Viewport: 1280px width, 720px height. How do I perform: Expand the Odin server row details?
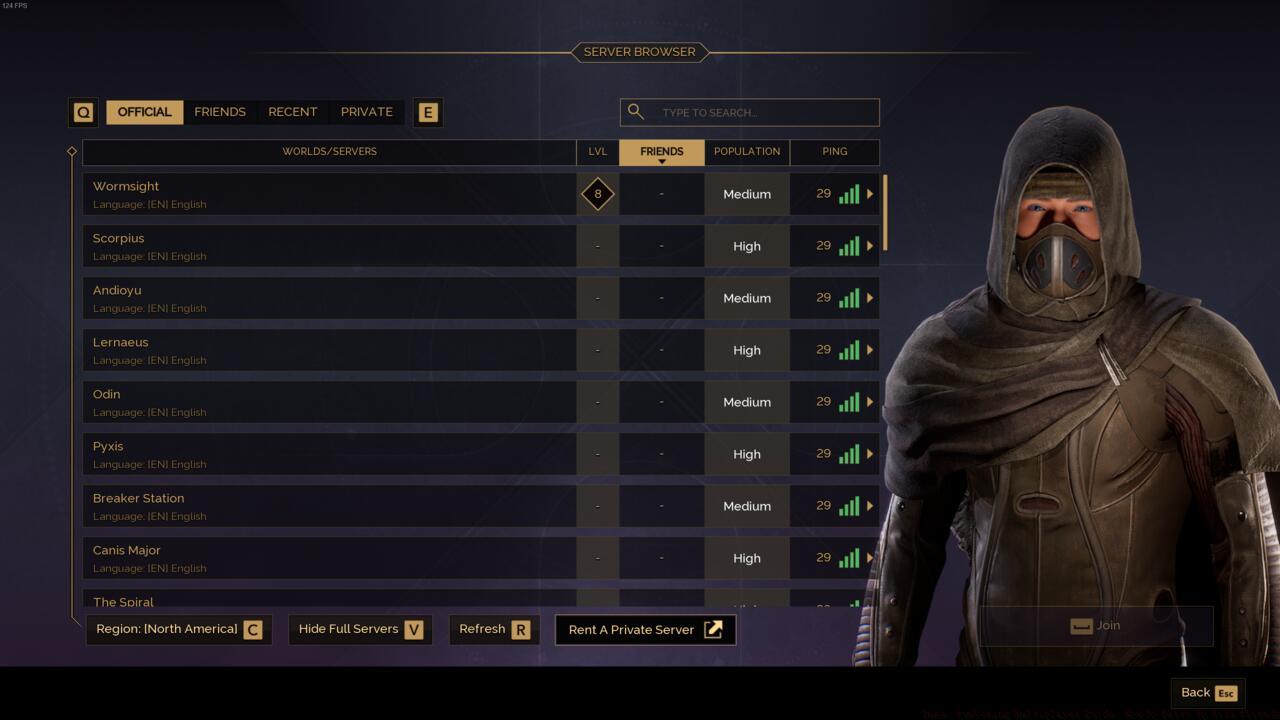coord(869,402)
